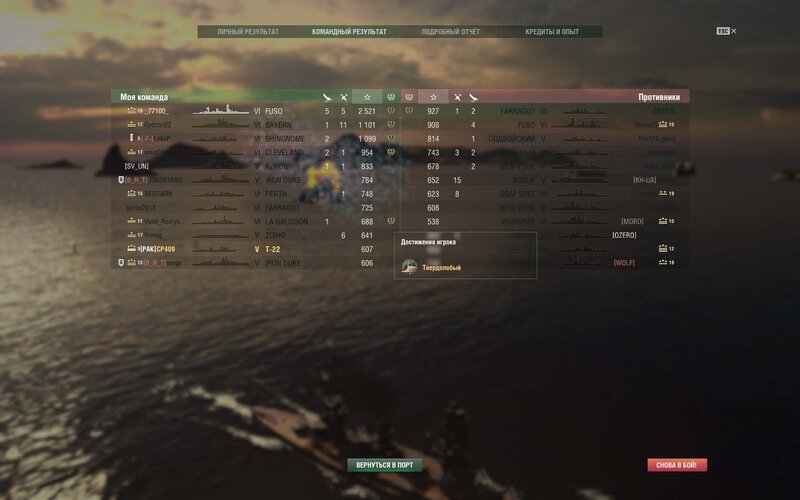Open the Кредиты и опыт tab

552,32
